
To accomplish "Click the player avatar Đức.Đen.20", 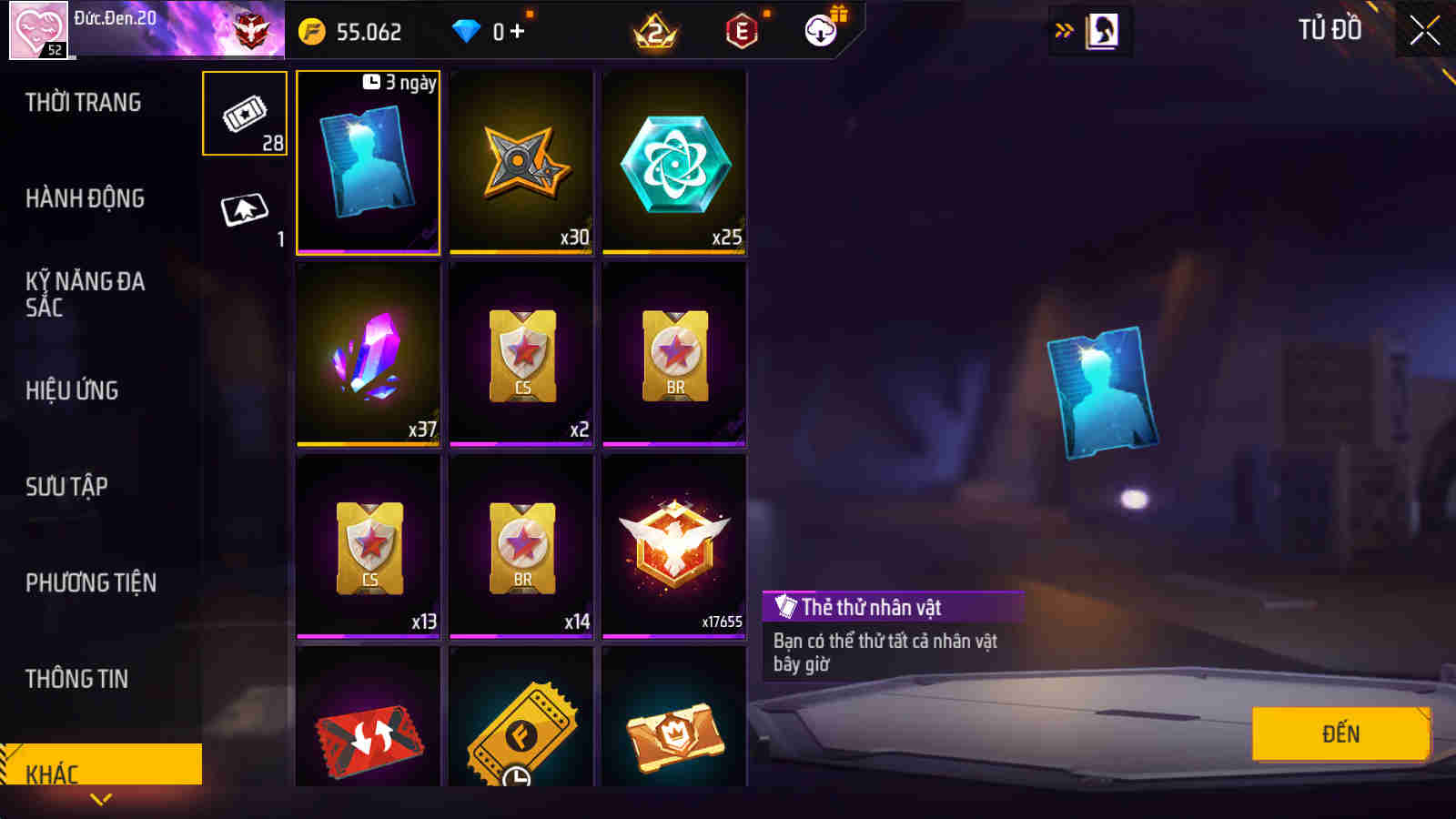I will (39, 29).
